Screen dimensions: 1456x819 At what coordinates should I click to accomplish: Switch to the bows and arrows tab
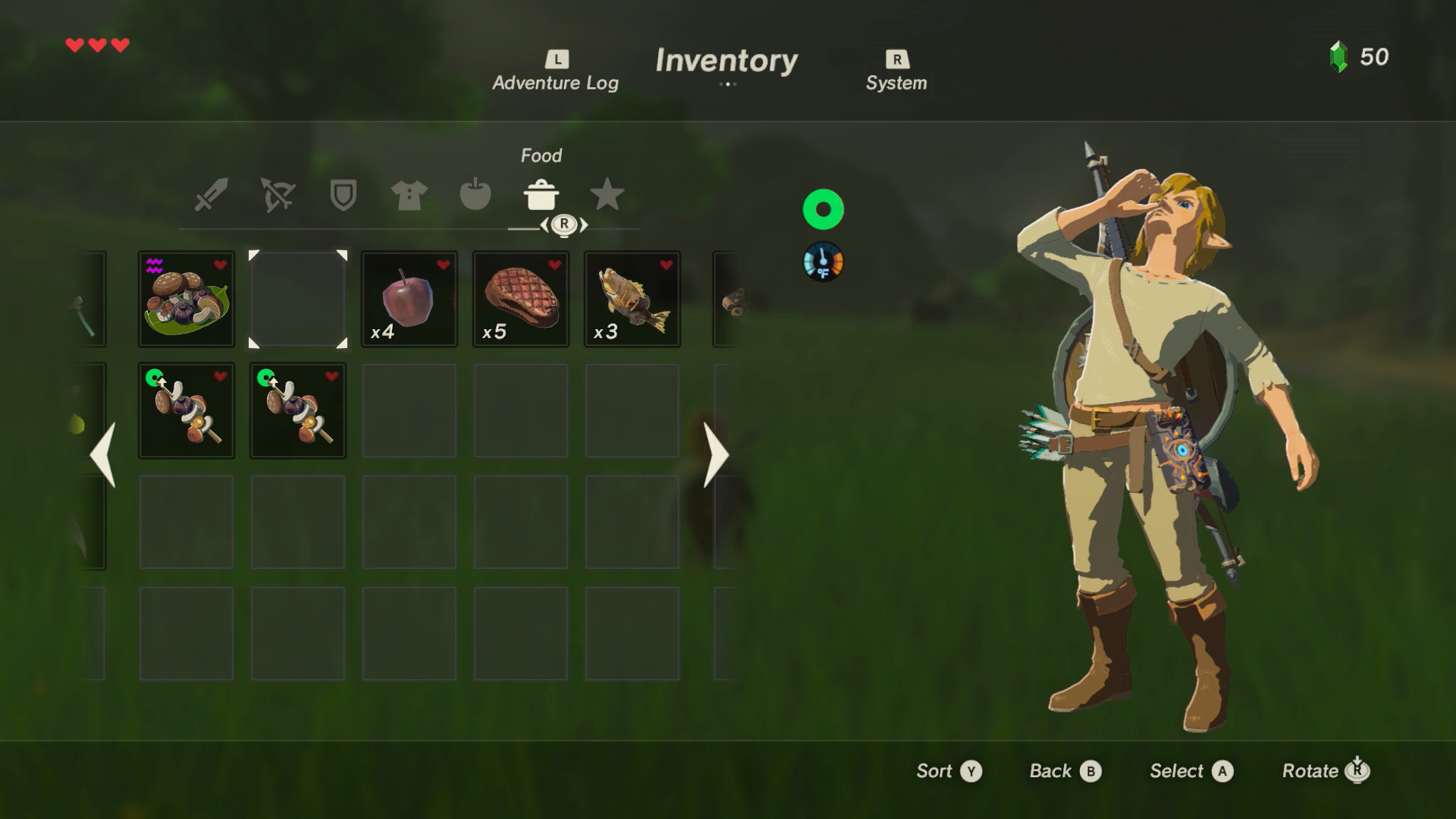[x=278, y=195]
